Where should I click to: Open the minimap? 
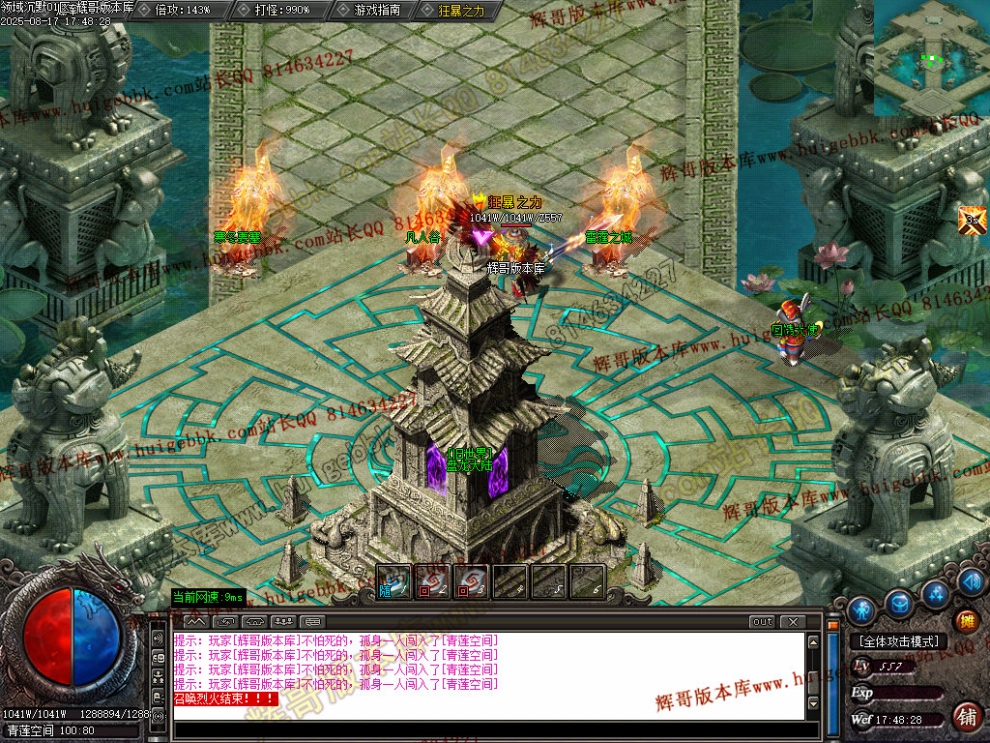(x=932, y=58)
